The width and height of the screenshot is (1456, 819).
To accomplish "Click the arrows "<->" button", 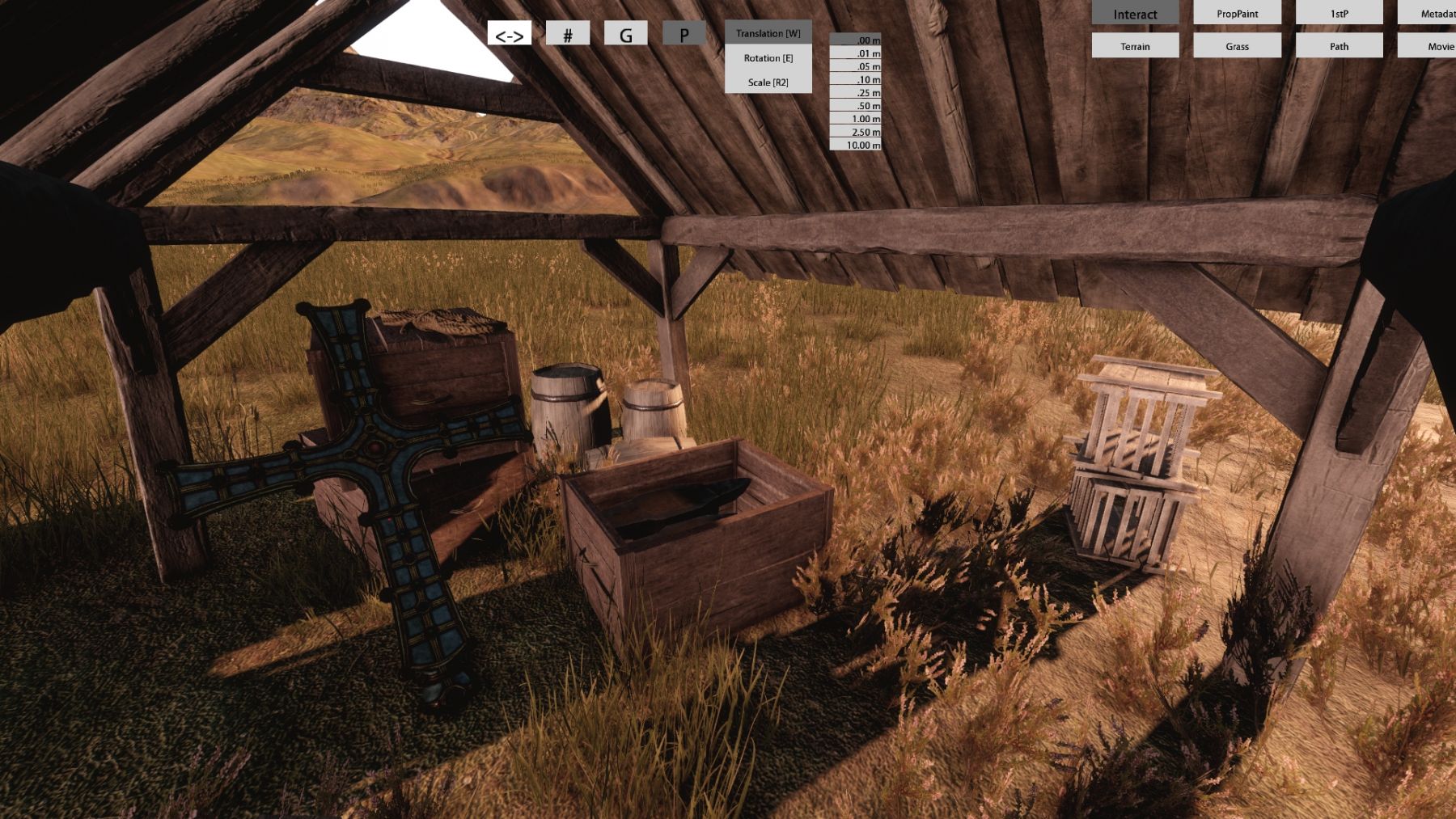I will coord(510,34).
